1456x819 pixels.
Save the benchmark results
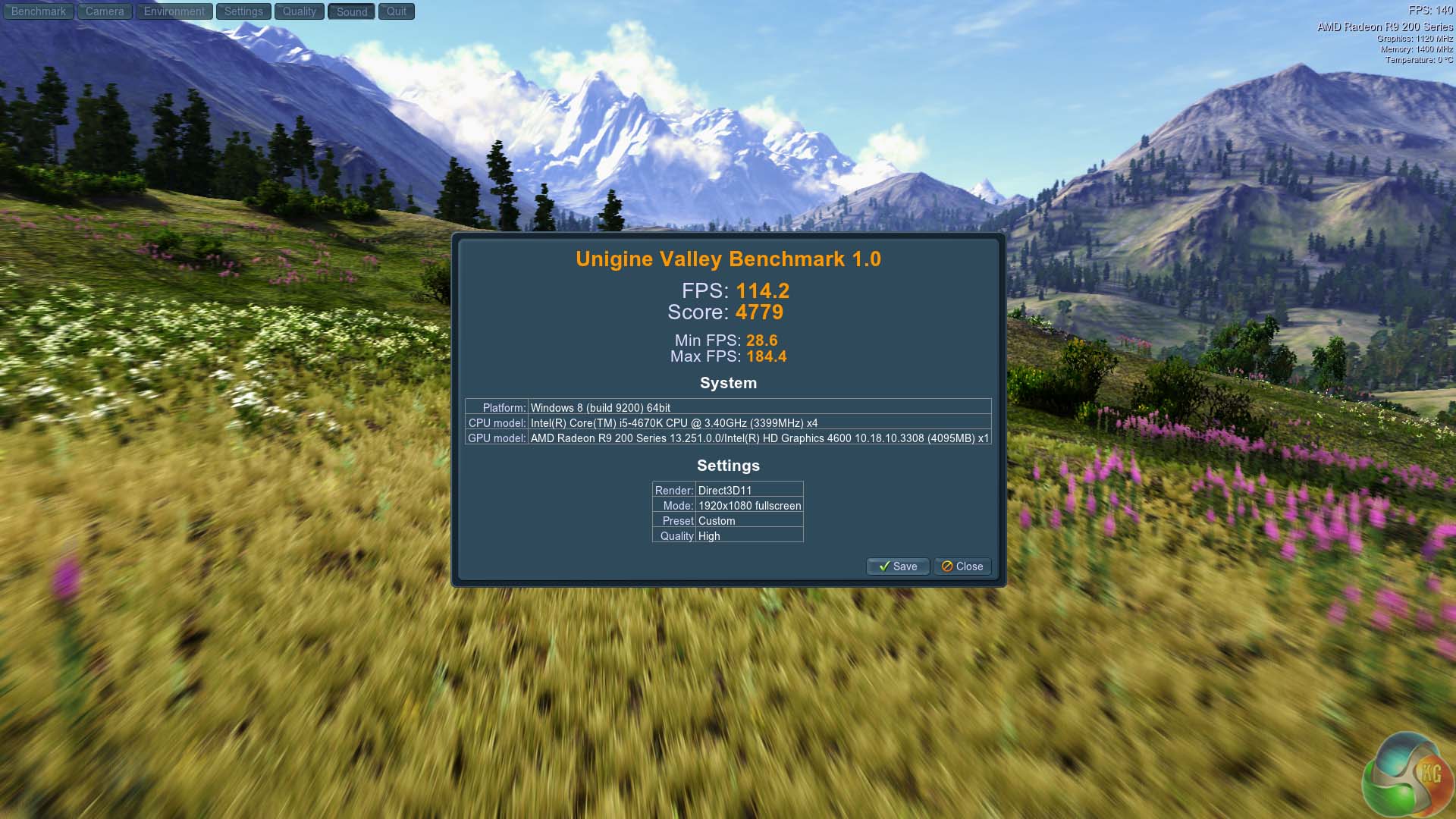click(898, 566)
